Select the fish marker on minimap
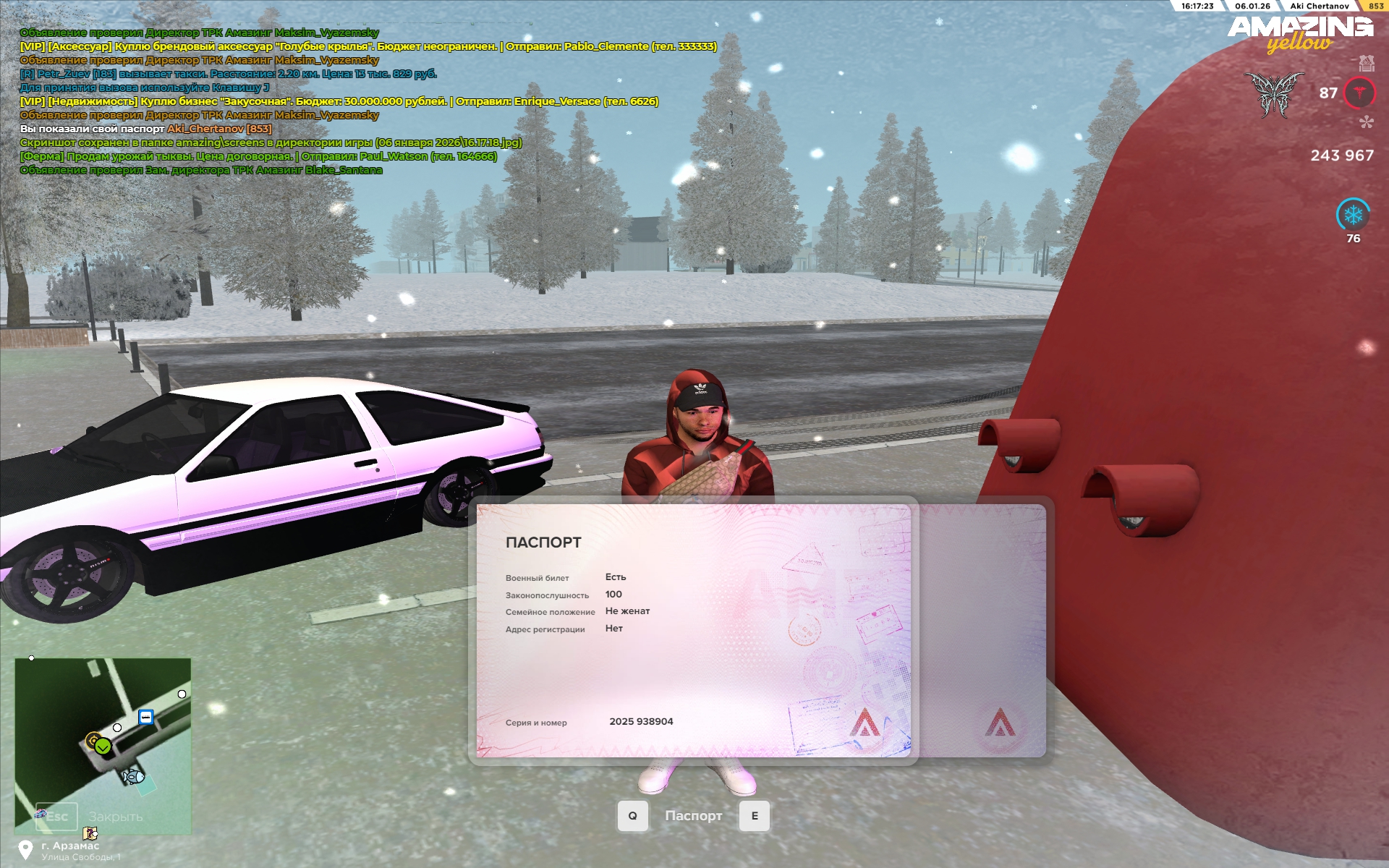This screenshot has width=1389, height=868. (133, 777)
